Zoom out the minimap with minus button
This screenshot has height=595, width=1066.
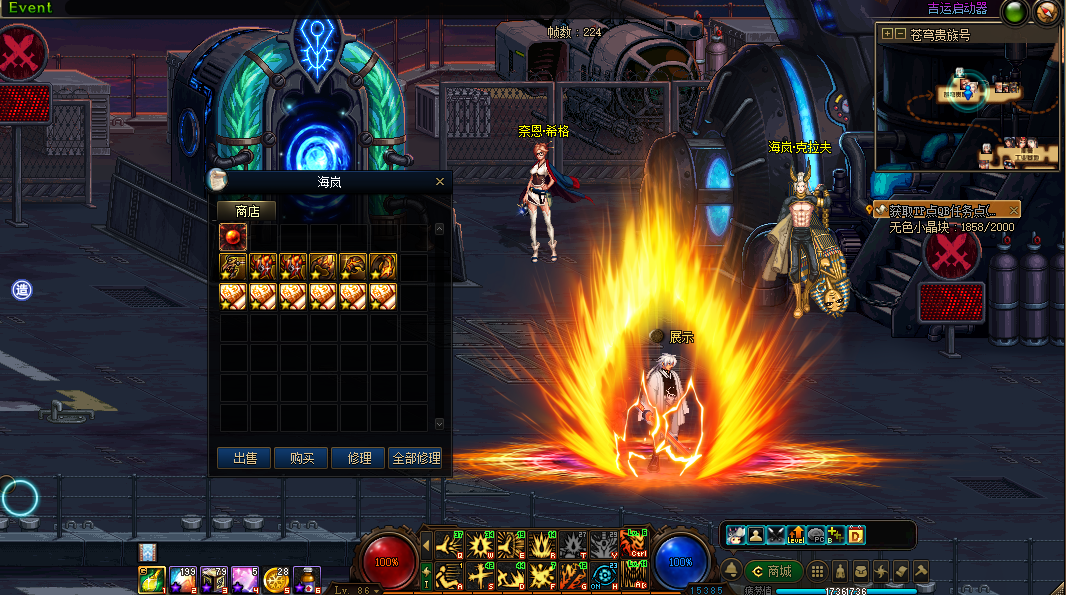coord(900,34)
